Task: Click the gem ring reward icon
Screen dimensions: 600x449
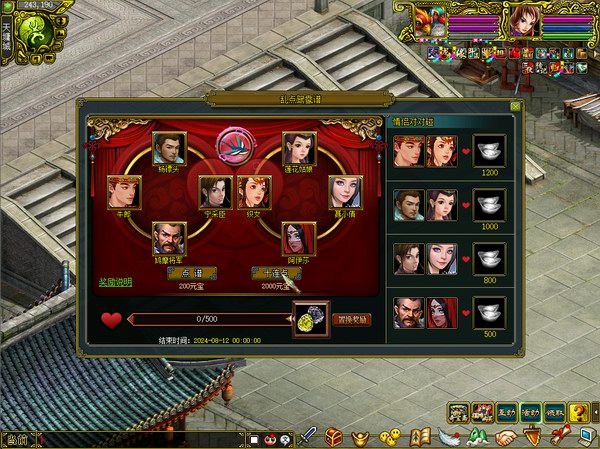Action: click(x=311, y=320)
